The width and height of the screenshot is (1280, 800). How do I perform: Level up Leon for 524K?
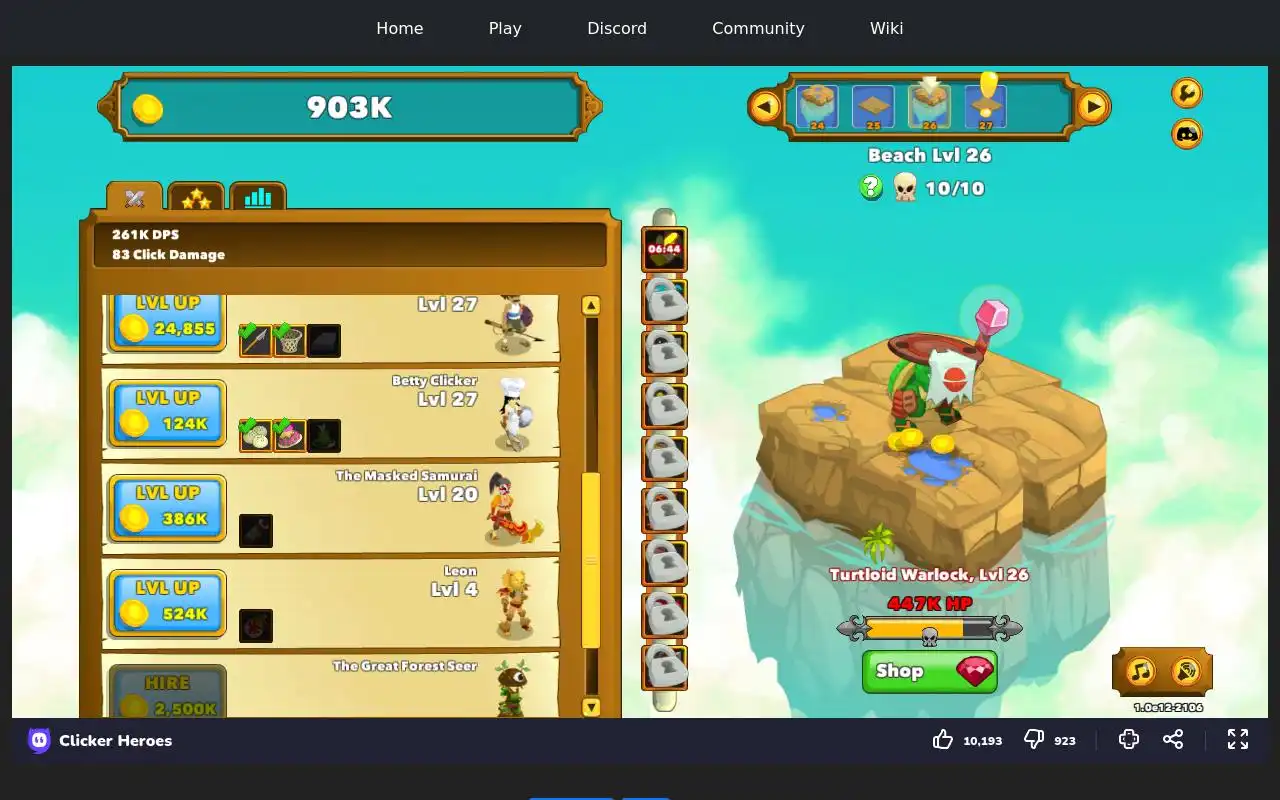167,602
